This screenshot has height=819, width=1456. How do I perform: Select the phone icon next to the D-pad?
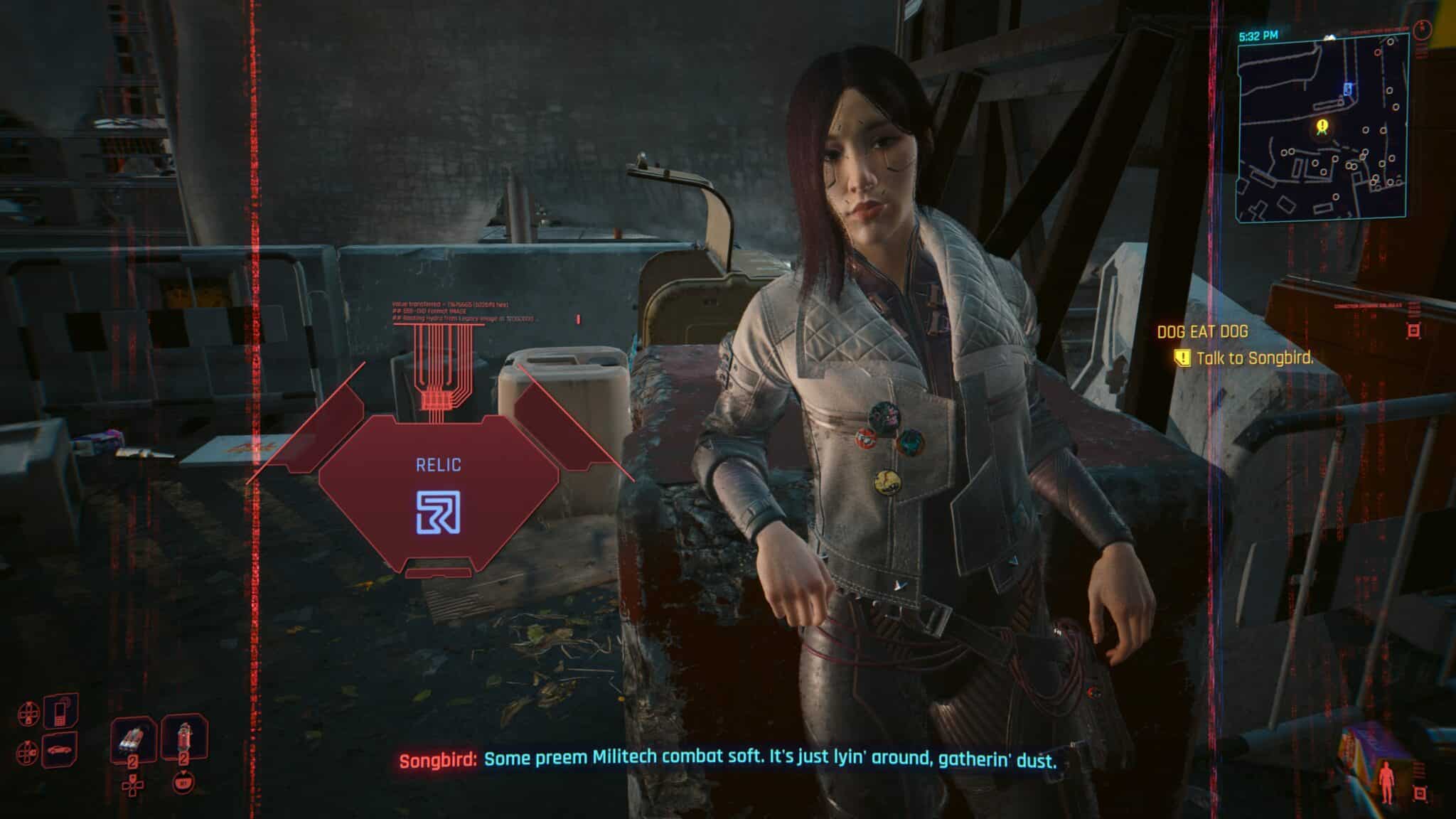pos(60,712)
